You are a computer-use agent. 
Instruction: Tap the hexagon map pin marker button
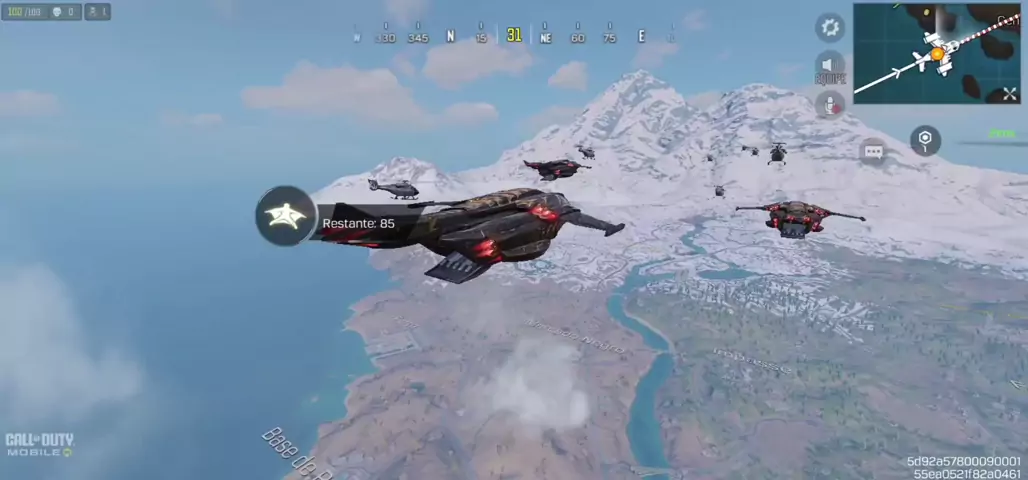tap(925, 140)
